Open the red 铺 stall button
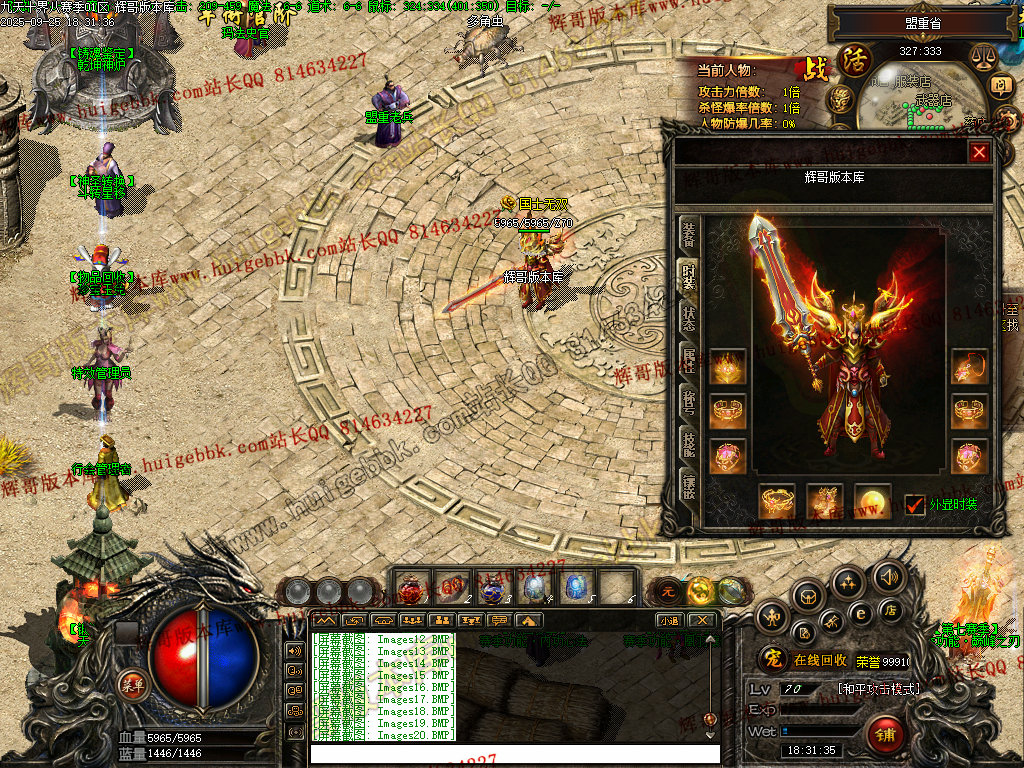 (x=884, y=735)
